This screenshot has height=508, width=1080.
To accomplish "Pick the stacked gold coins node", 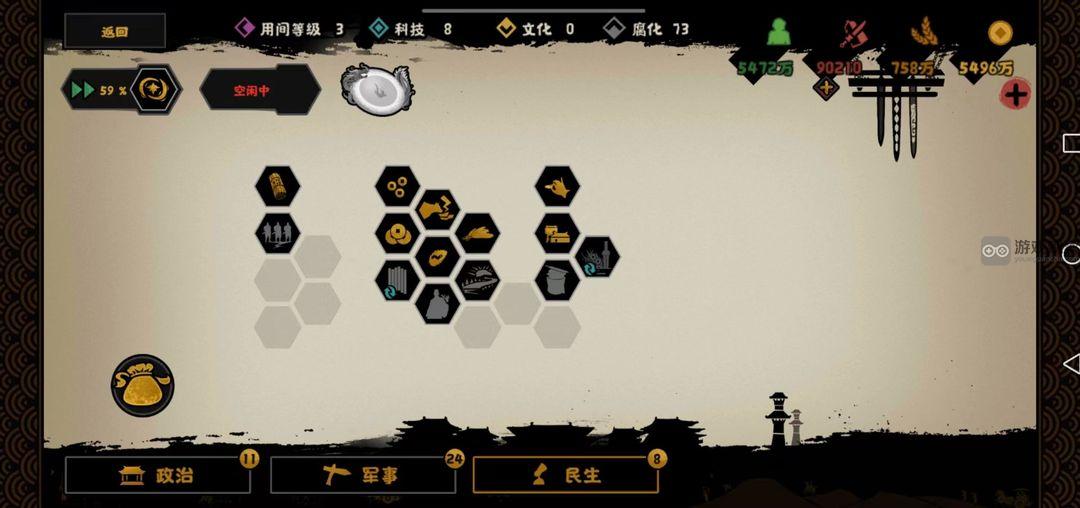I will 397,233.
